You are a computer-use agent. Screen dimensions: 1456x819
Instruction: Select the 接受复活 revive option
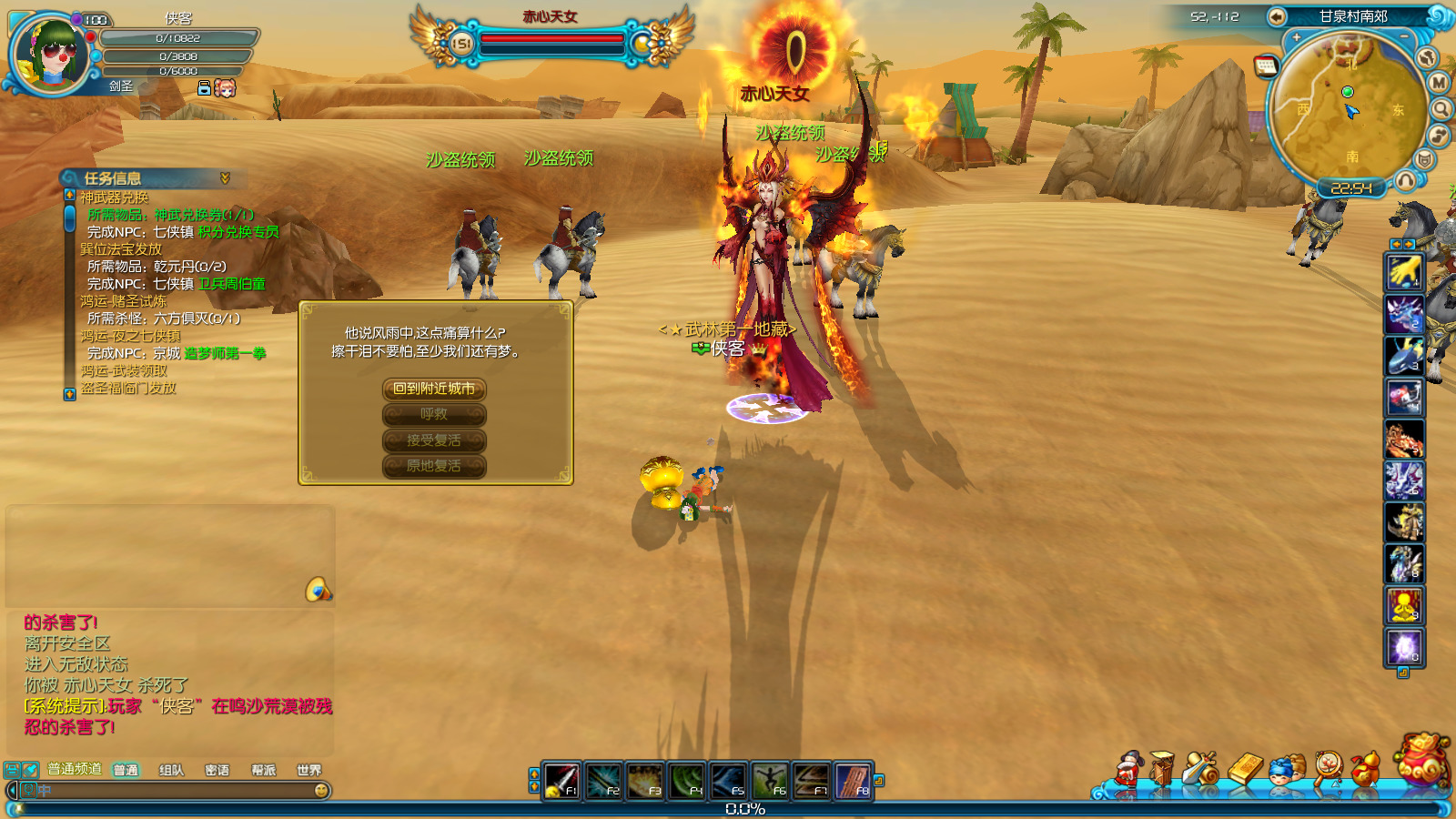pyautogui.click(x=434, y=440)
